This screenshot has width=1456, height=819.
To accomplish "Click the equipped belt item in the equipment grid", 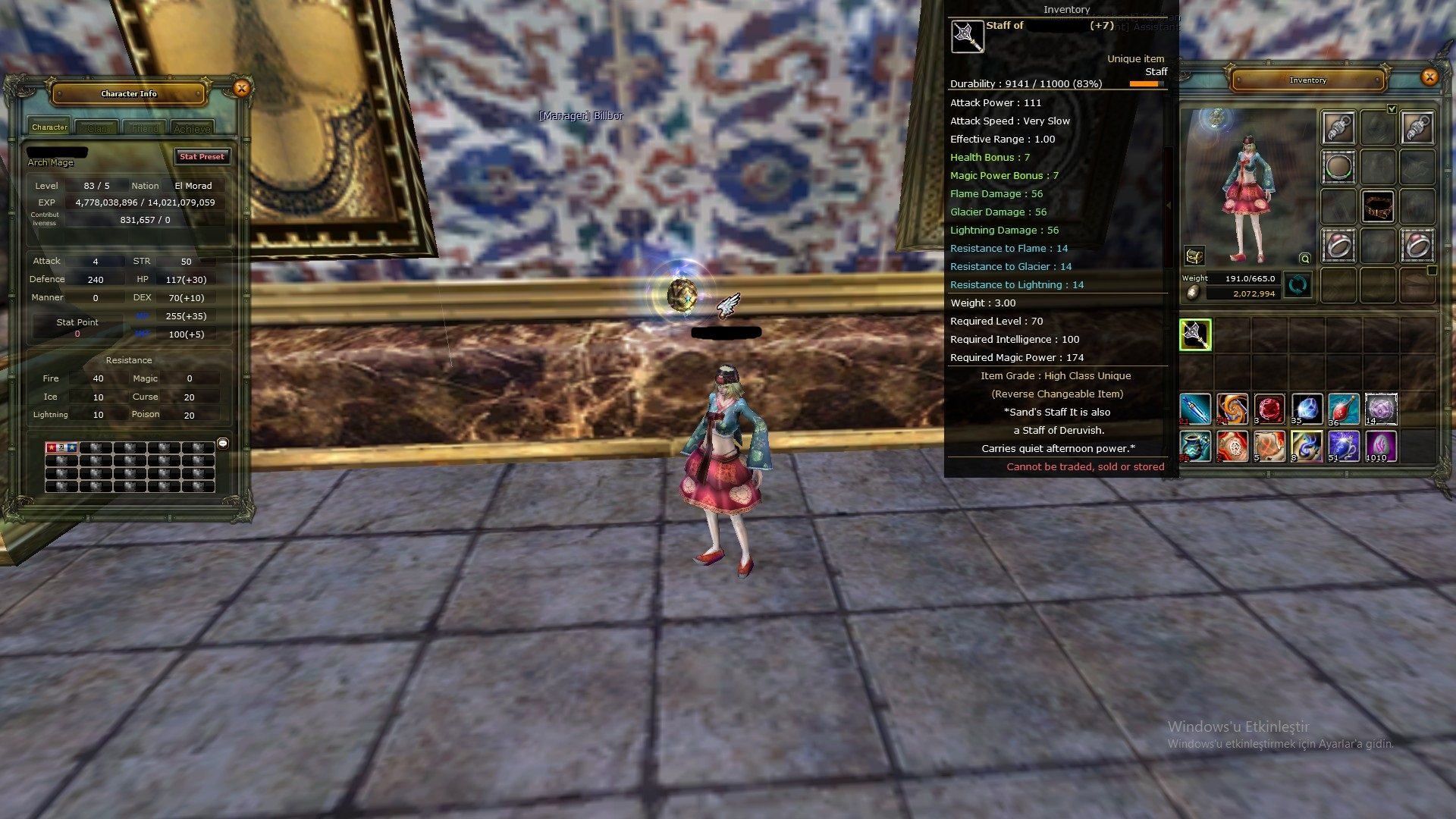I will 1378,206.
